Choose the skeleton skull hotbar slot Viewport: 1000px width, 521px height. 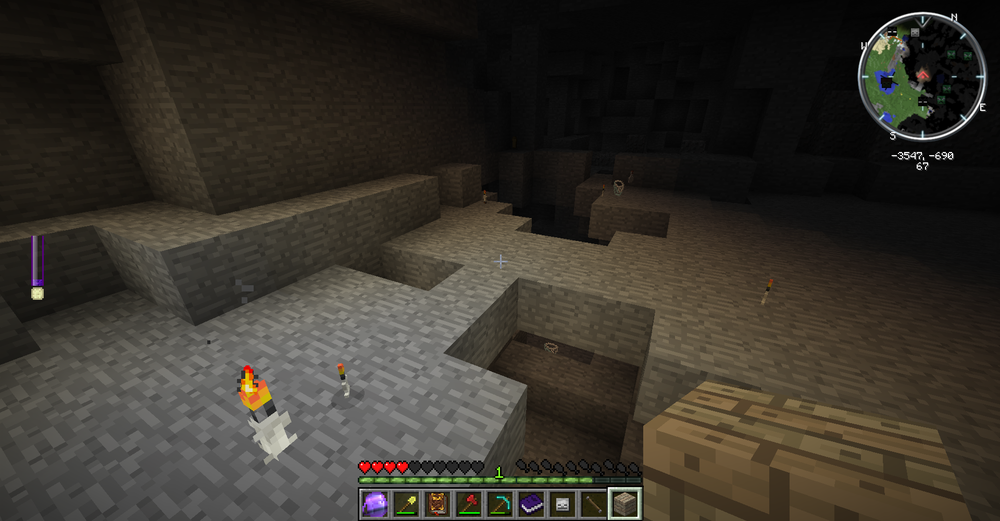click(x=561, y=503)
